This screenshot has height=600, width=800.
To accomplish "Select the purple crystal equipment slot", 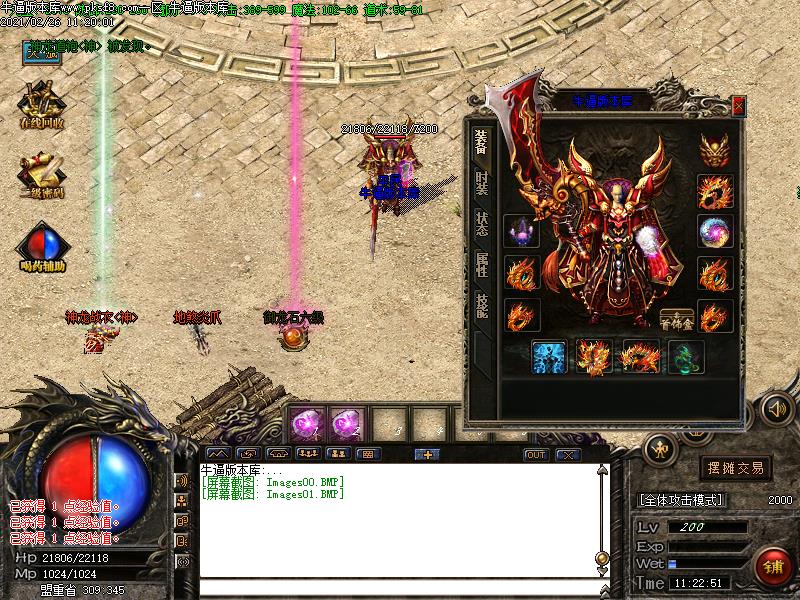I will (522, 232).
